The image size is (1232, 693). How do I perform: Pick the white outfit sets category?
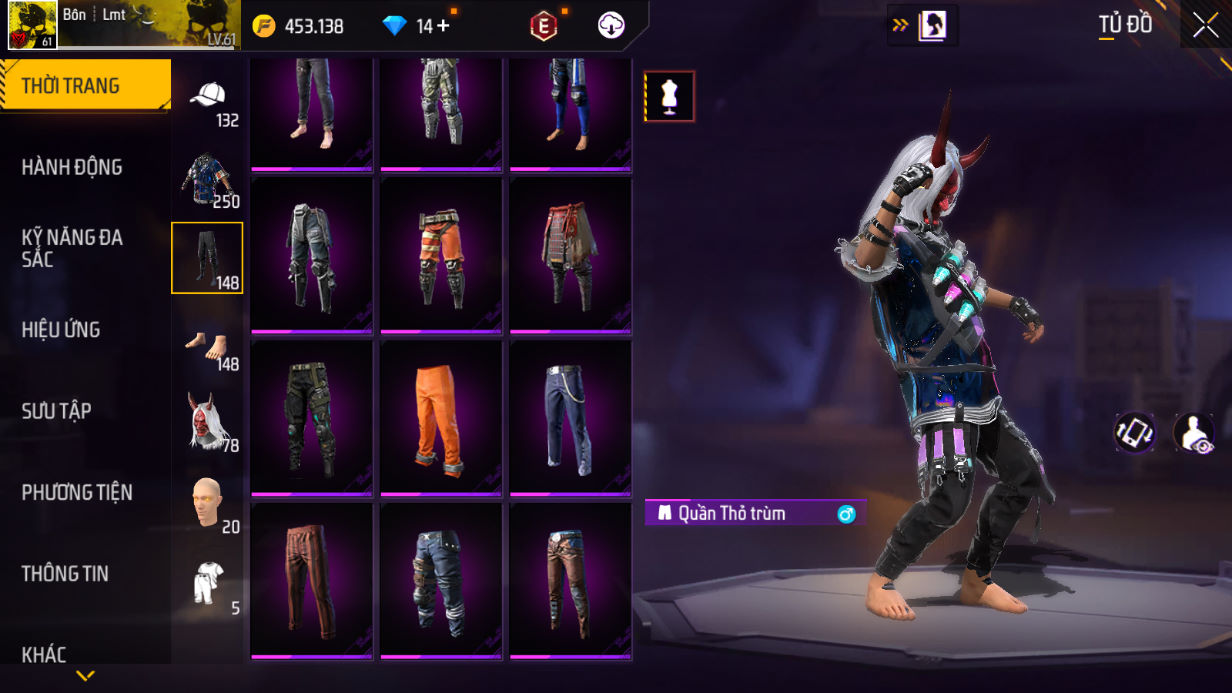pyautogui.click(x=207, y=583)
